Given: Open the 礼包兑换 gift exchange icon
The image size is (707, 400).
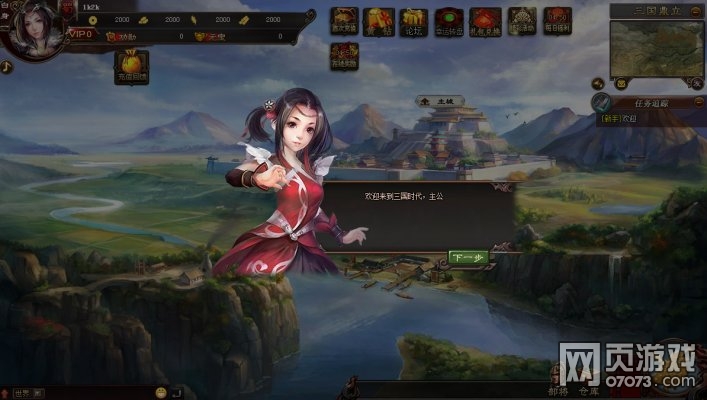Looking at the screenshot, I should 486,21.
